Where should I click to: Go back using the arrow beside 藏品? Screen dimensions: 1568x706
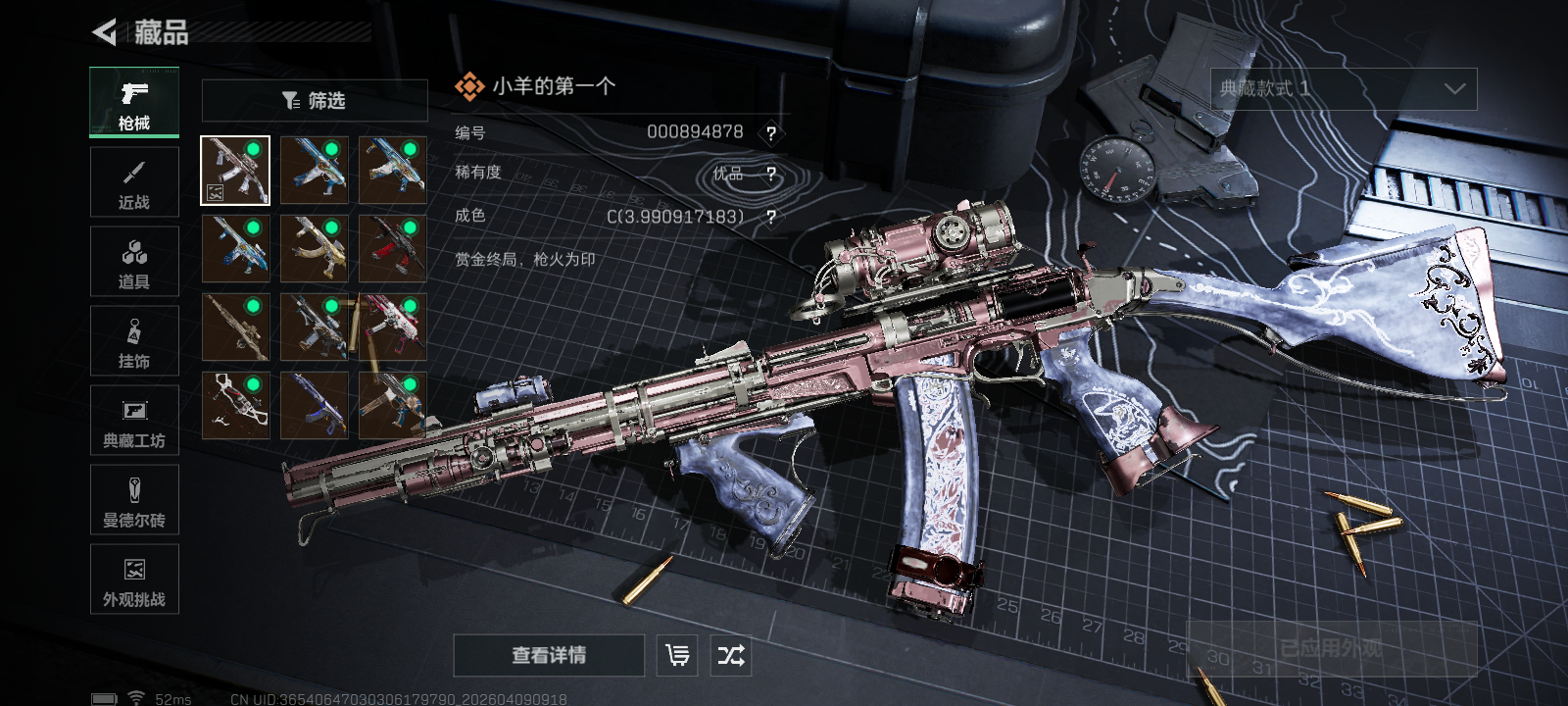[x=105, y=32]
